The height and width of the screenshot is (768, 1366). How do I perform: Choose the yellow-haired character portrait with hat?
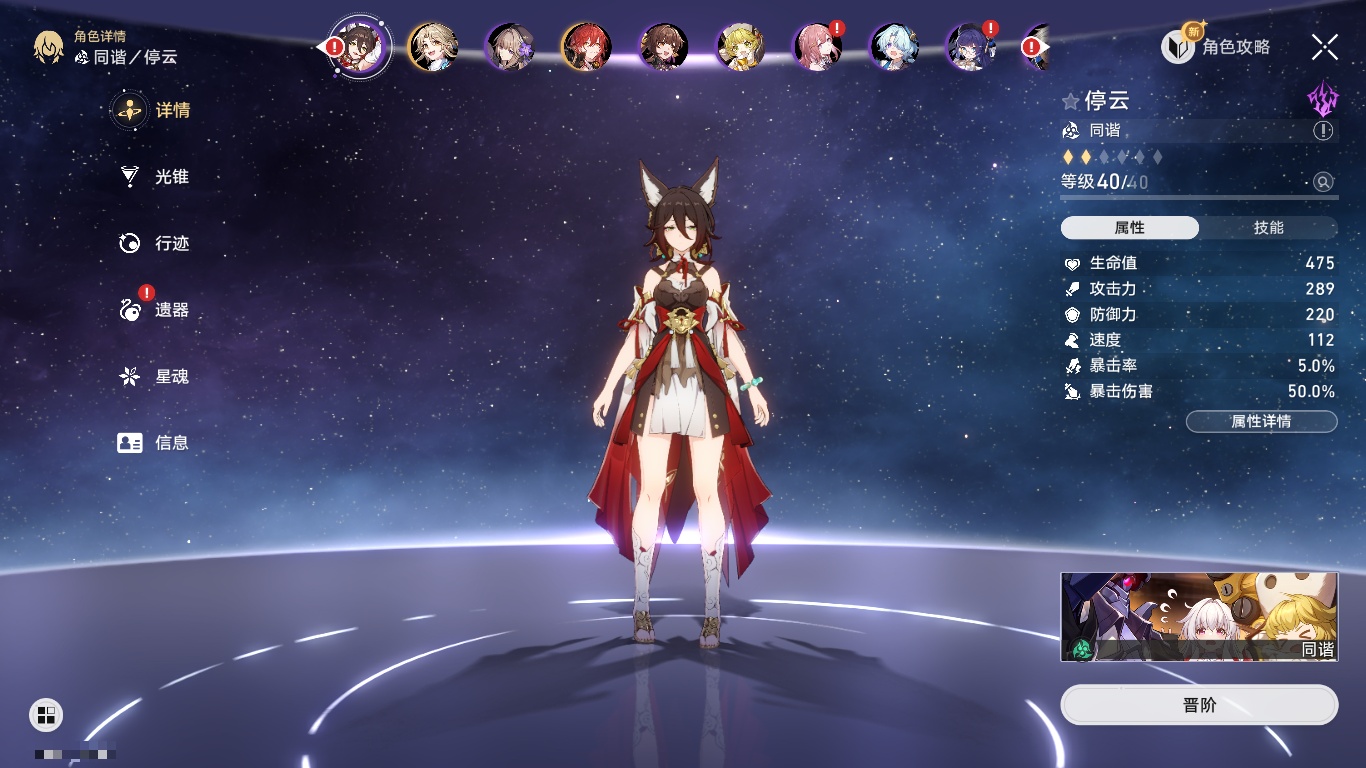(x=741, y=47)
